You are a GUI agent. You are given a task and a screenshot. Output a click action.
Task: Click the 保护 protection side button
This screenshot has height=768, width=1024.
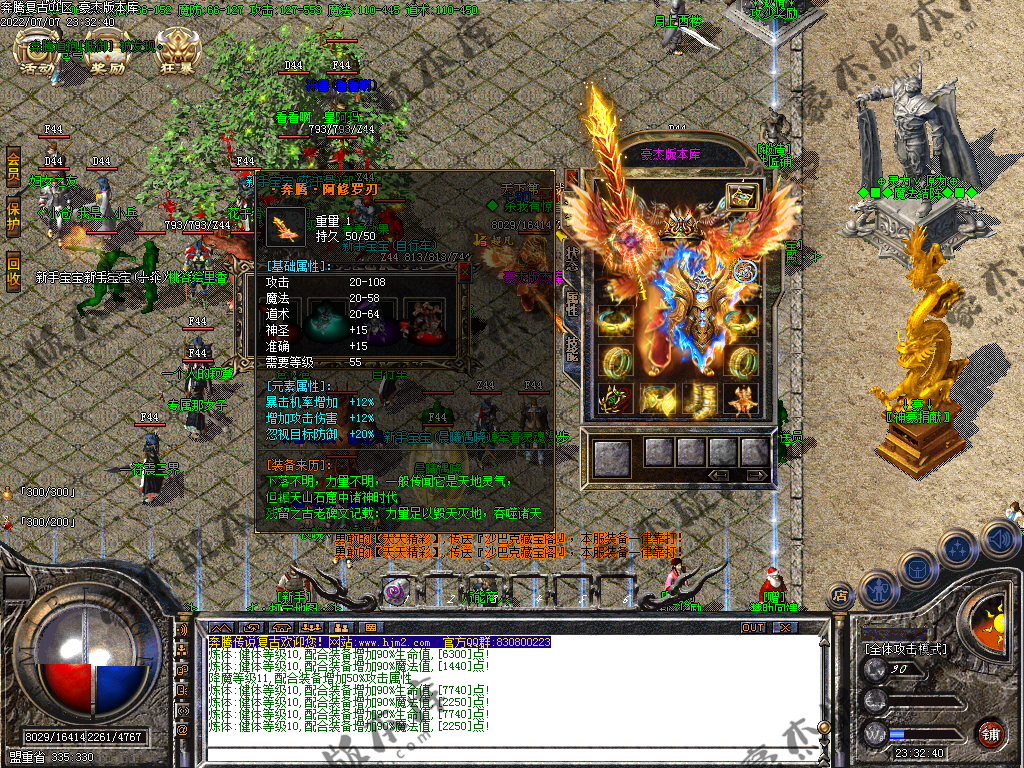(x=13, y=219)
